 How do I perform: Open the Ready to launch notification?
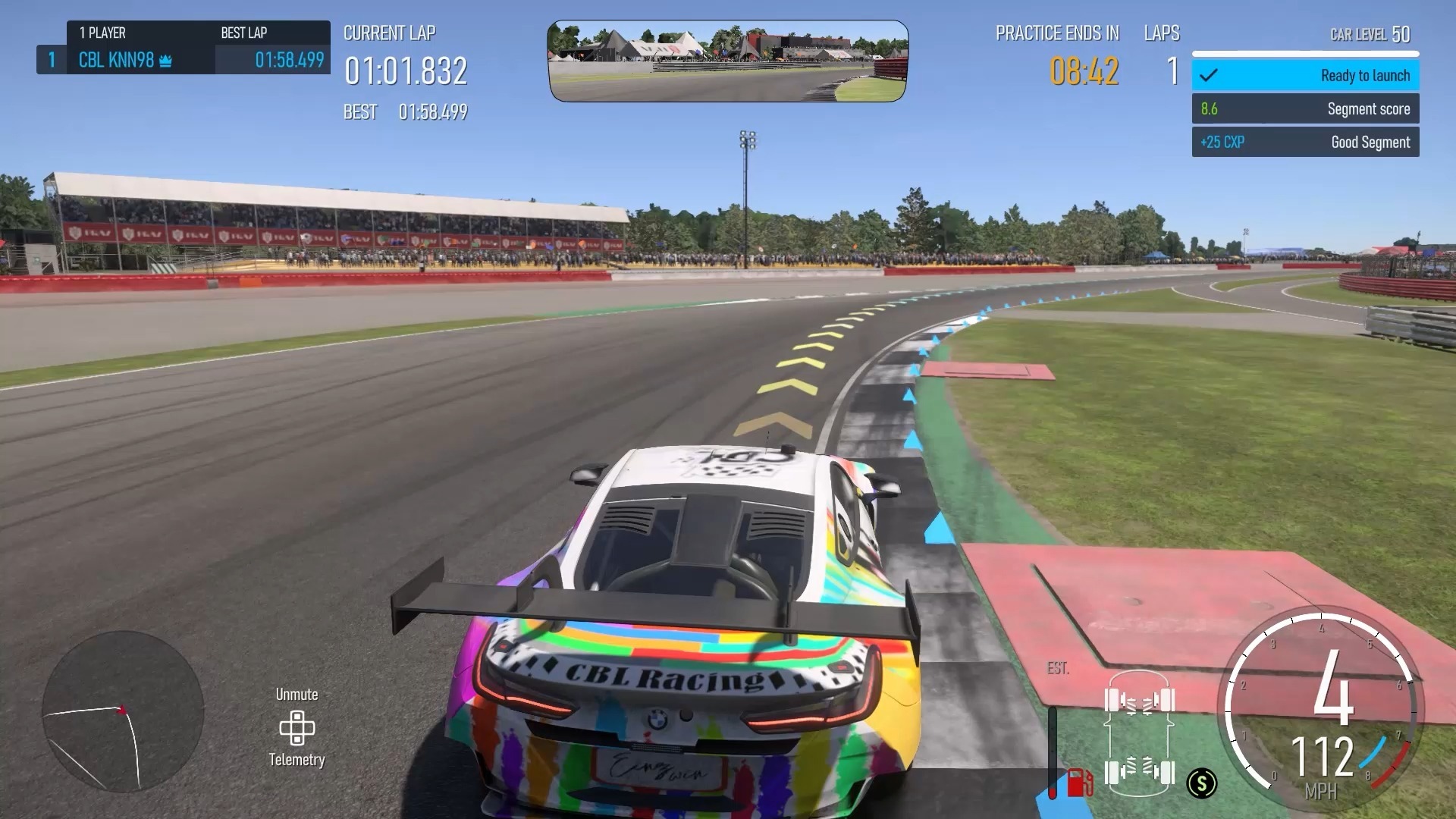tap(1305, 76)
